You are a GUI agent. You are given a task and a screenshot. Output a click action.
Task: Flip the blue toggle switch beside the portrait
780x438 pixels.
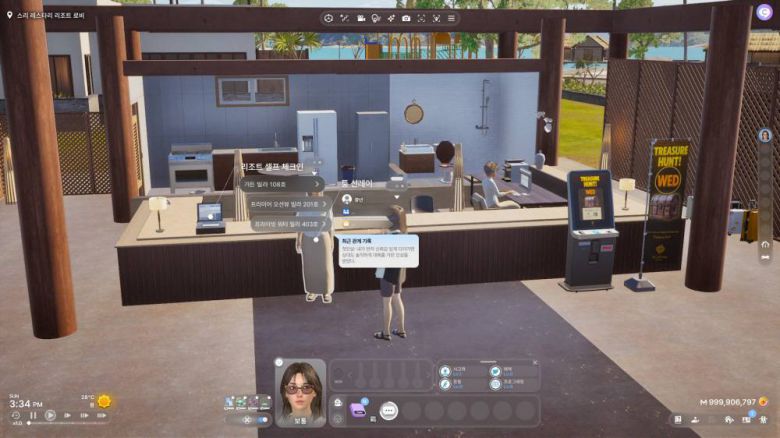[263, 420]
